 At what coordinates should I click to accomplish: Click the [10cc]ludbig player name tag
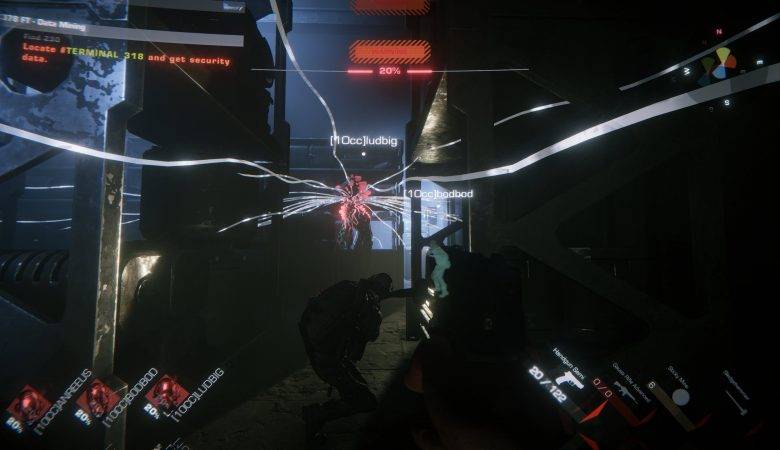tap(363, 142)
